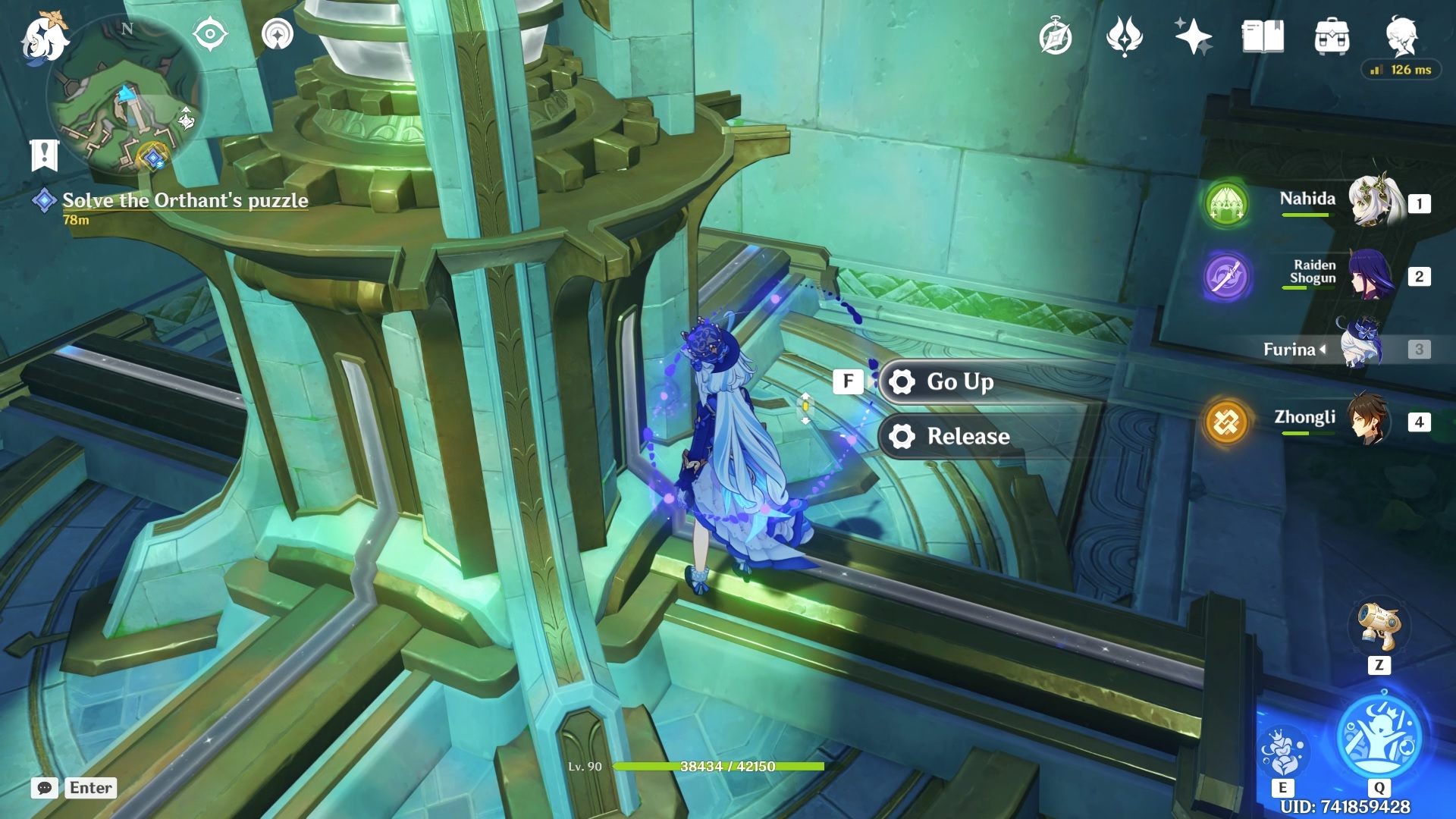Open the Battle Pass winged icon
Viewport: 1456px width, 819px height.
pyautogui.click(x=1124, y=36)
